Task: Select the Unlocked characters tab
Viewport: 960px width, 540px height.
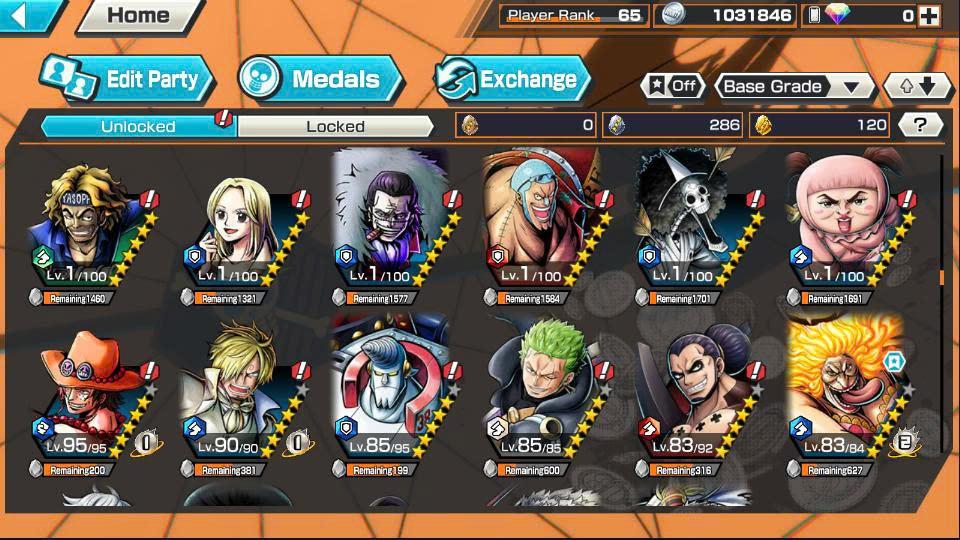Action: coord(138,126)
